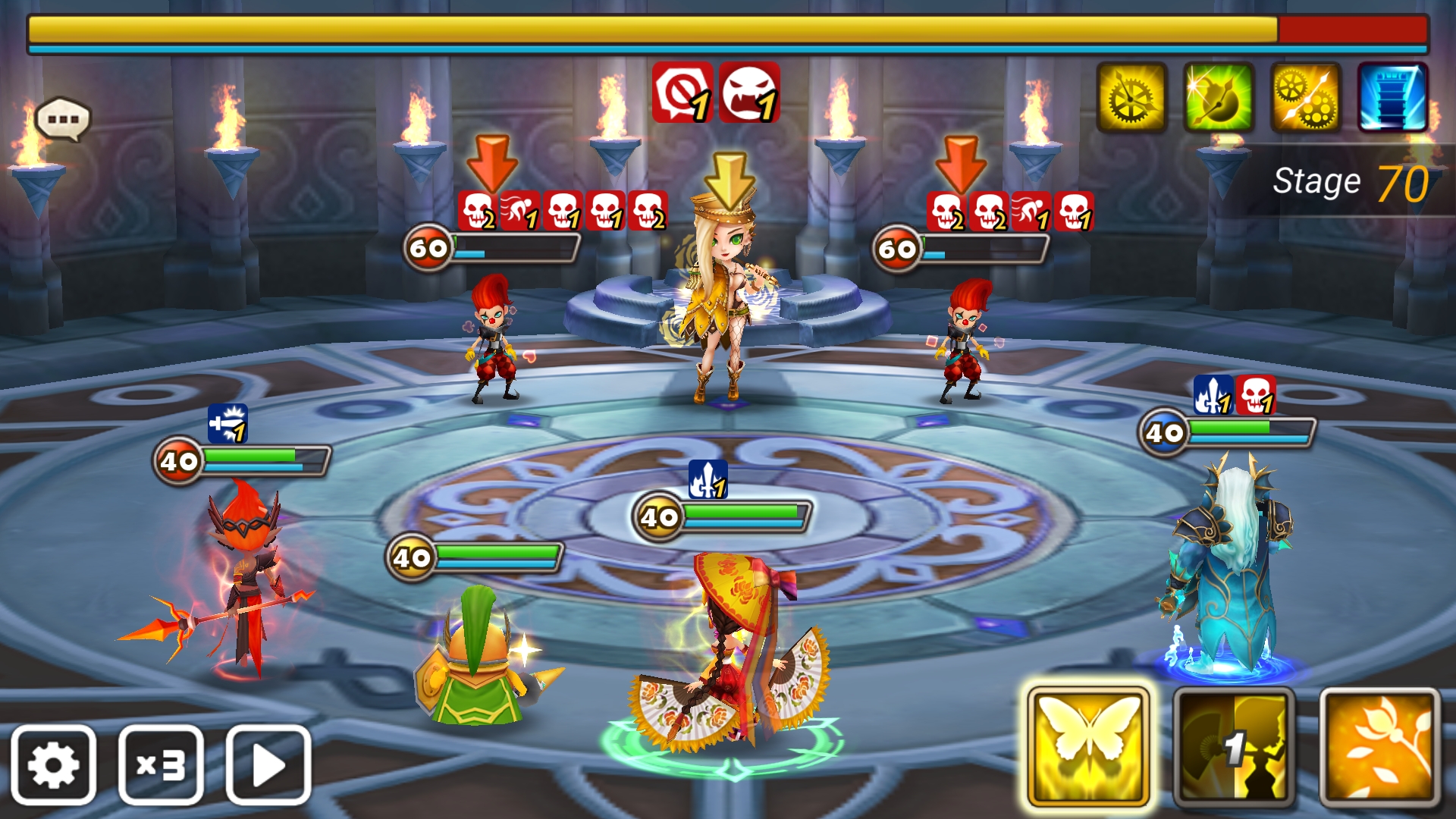Inspect the green bomb boss skill
Image resolution: width=1456 pixels, height=819 pixels.
[1219, 98]
